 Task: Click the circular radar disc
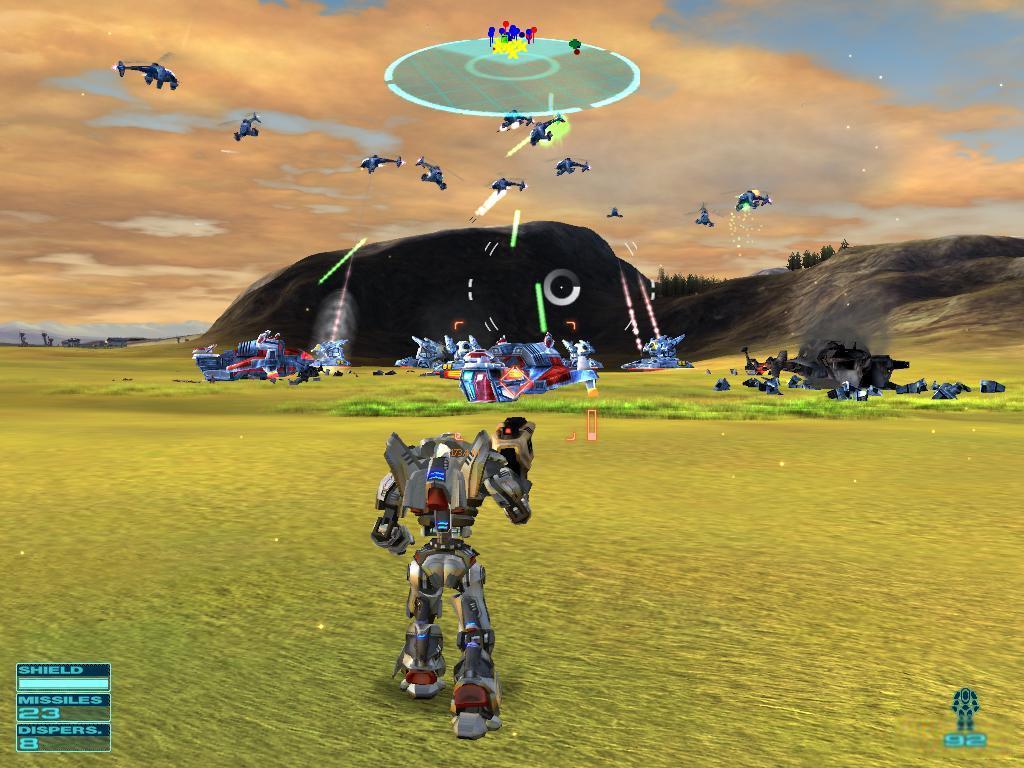coord(512,74)
